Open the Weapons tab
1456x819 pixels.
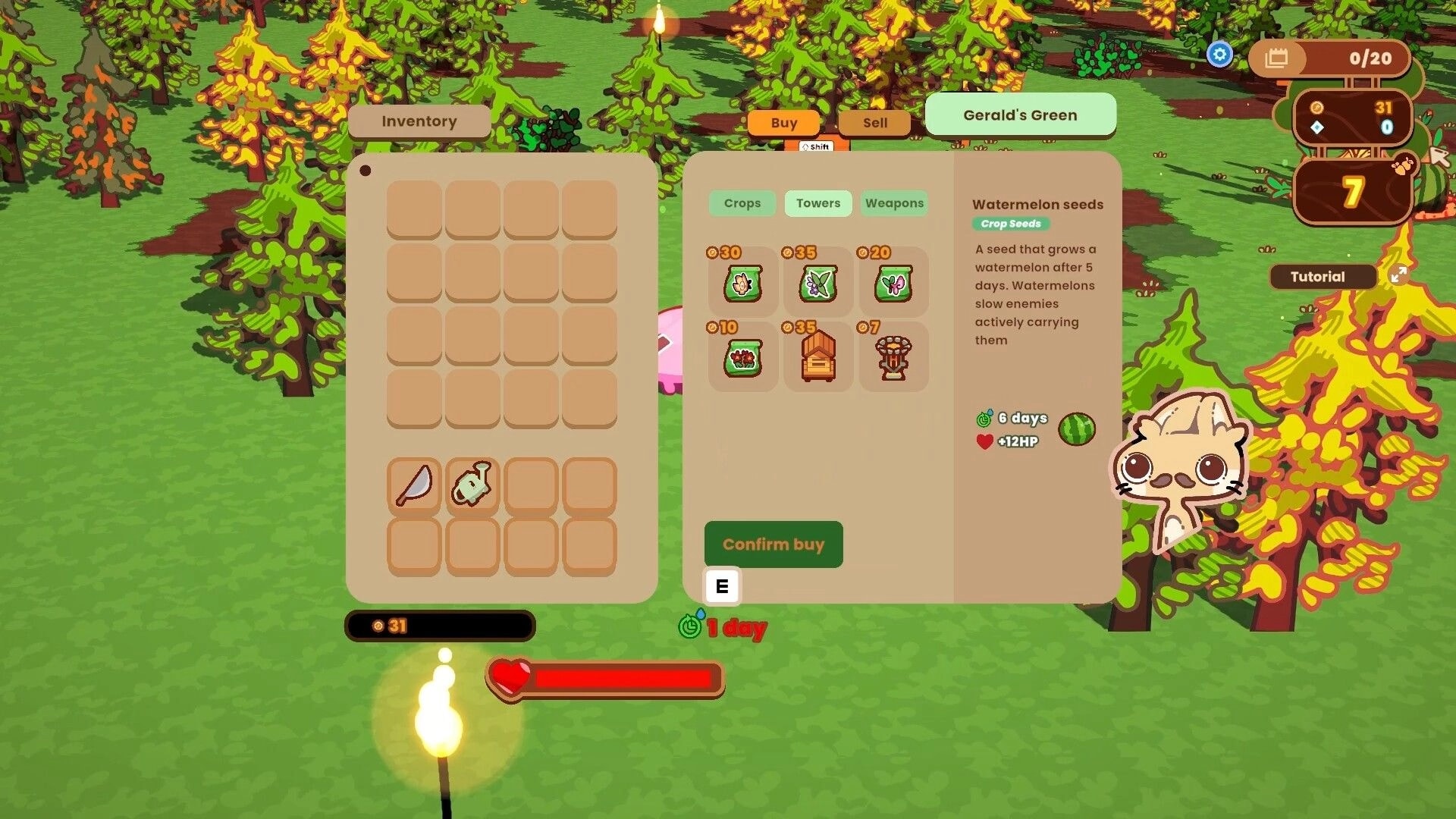[x=894, y=203]
